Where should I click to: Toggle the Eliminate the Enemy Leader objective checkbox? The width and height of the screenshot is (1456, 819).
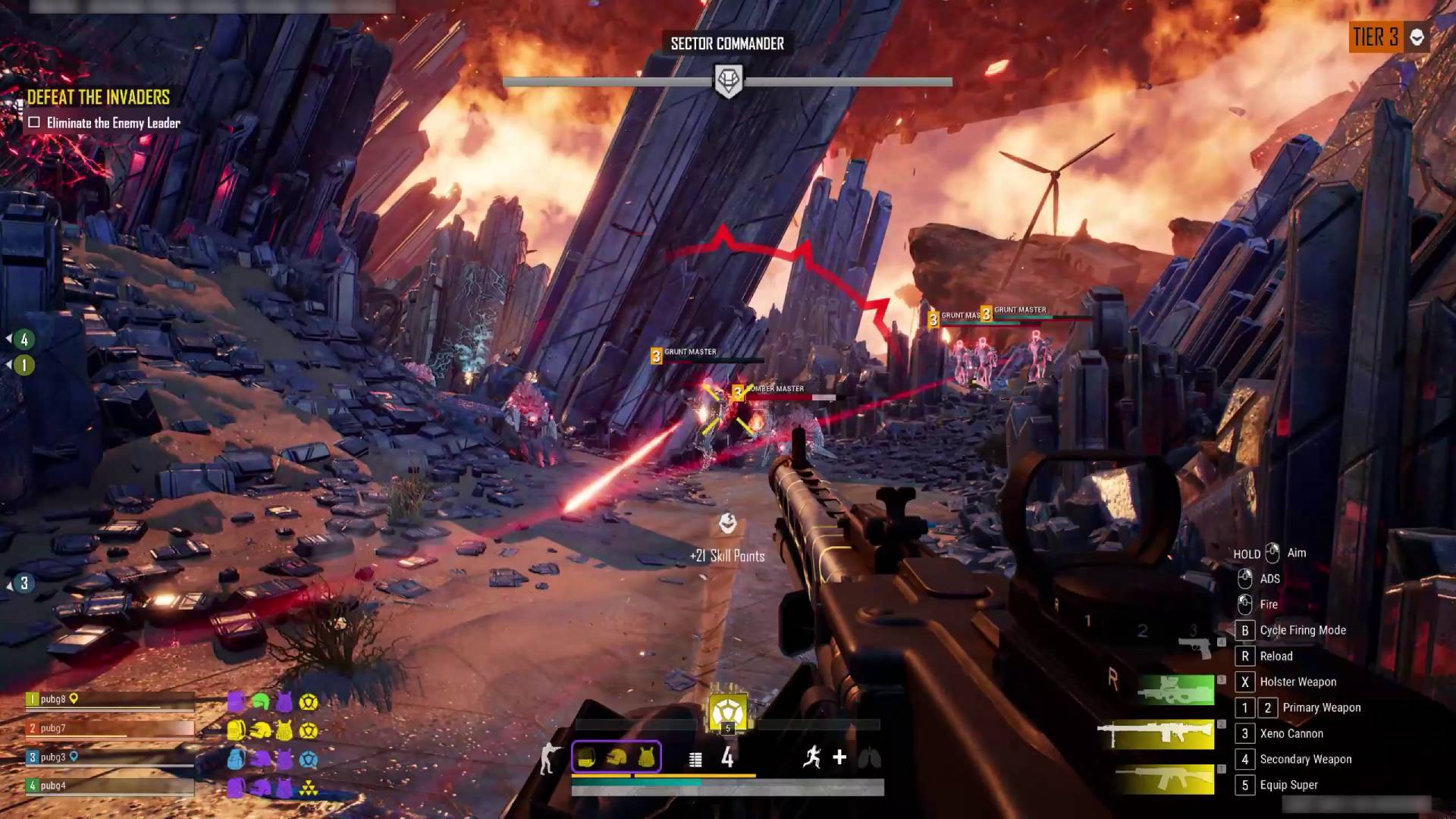33,121
